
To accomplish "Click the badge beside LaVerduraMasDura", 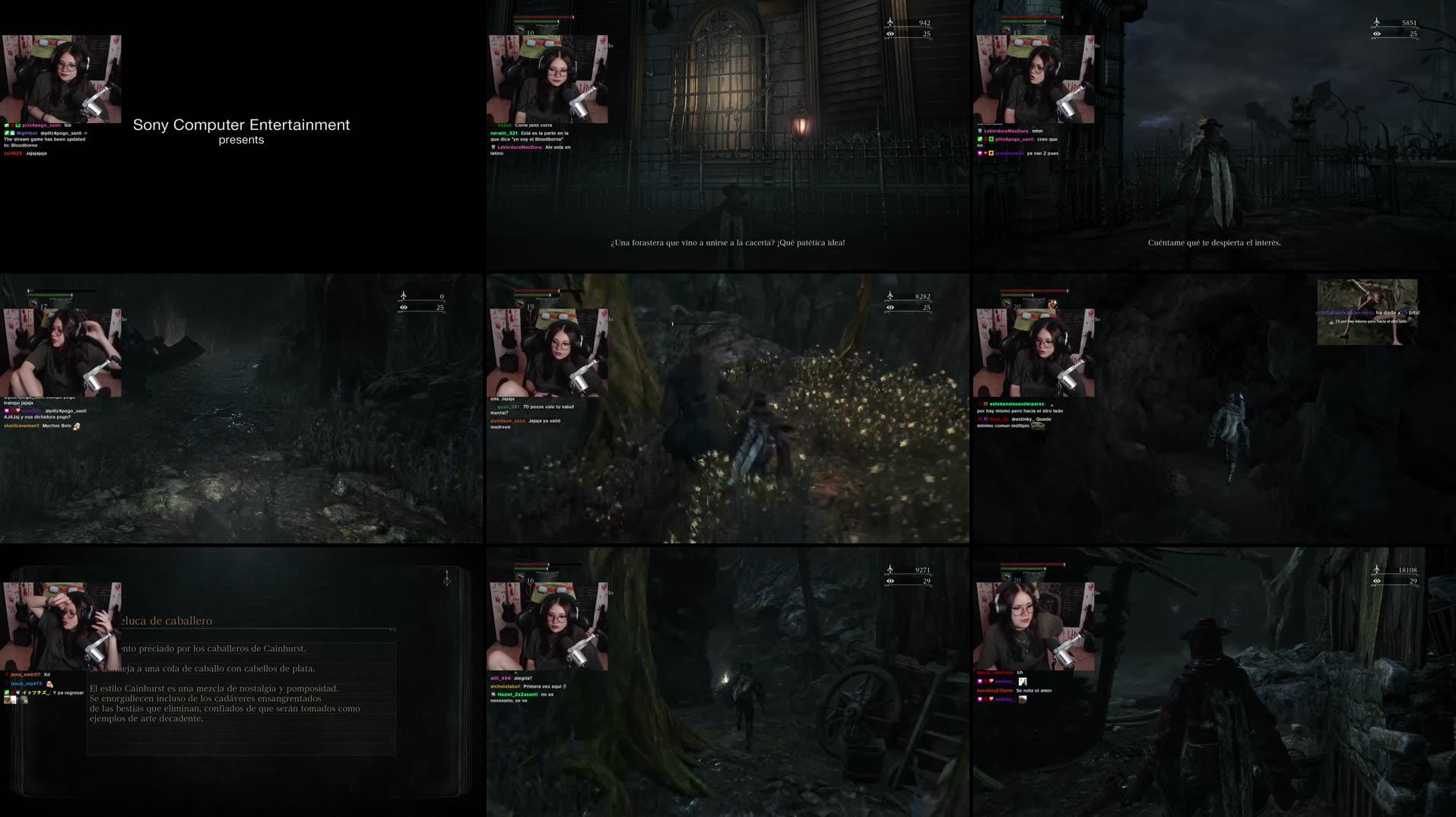I will tap(979, 131).
